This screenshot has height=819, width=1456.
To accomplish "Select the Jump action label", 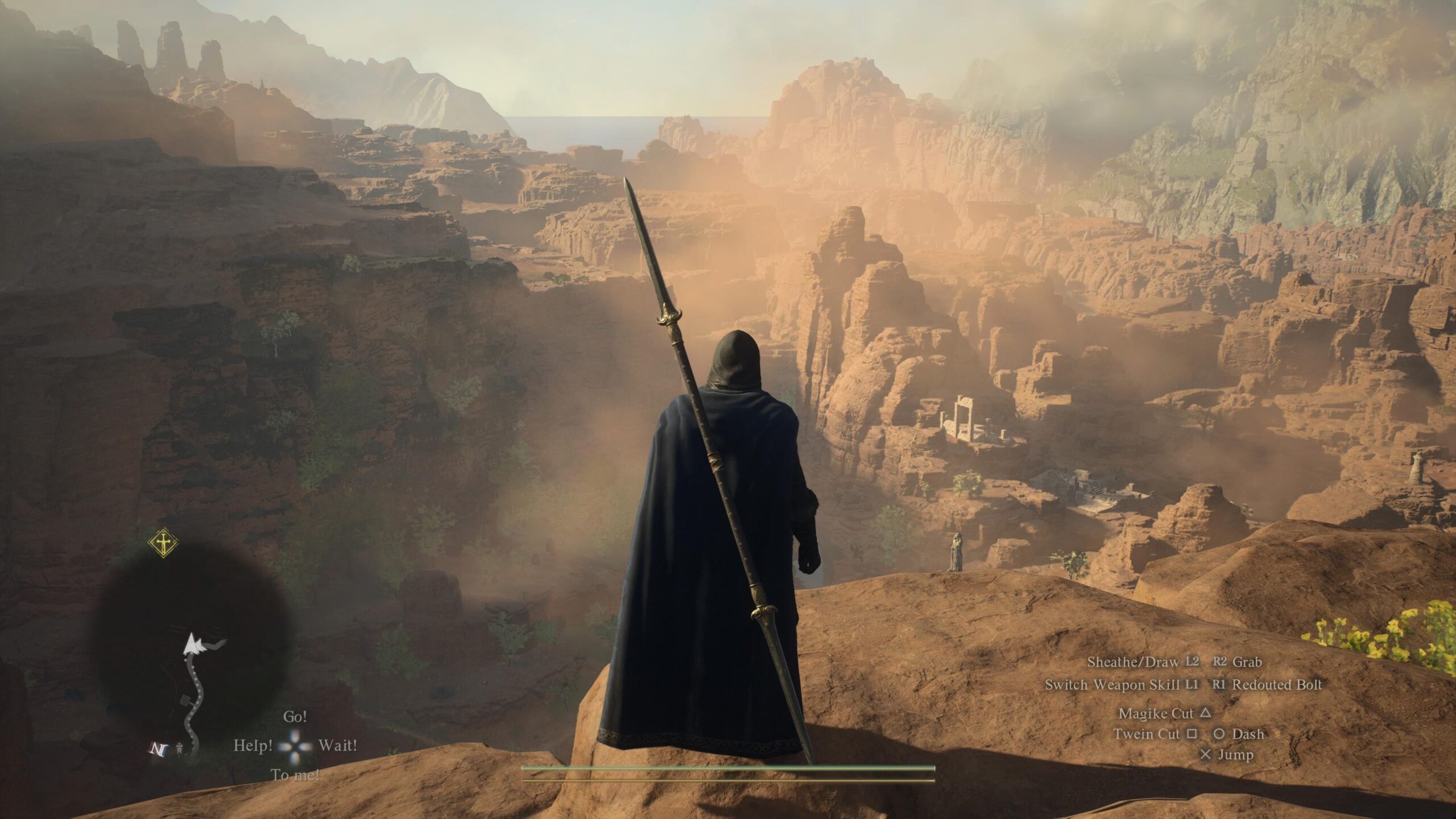I will tap(1235, 755).
